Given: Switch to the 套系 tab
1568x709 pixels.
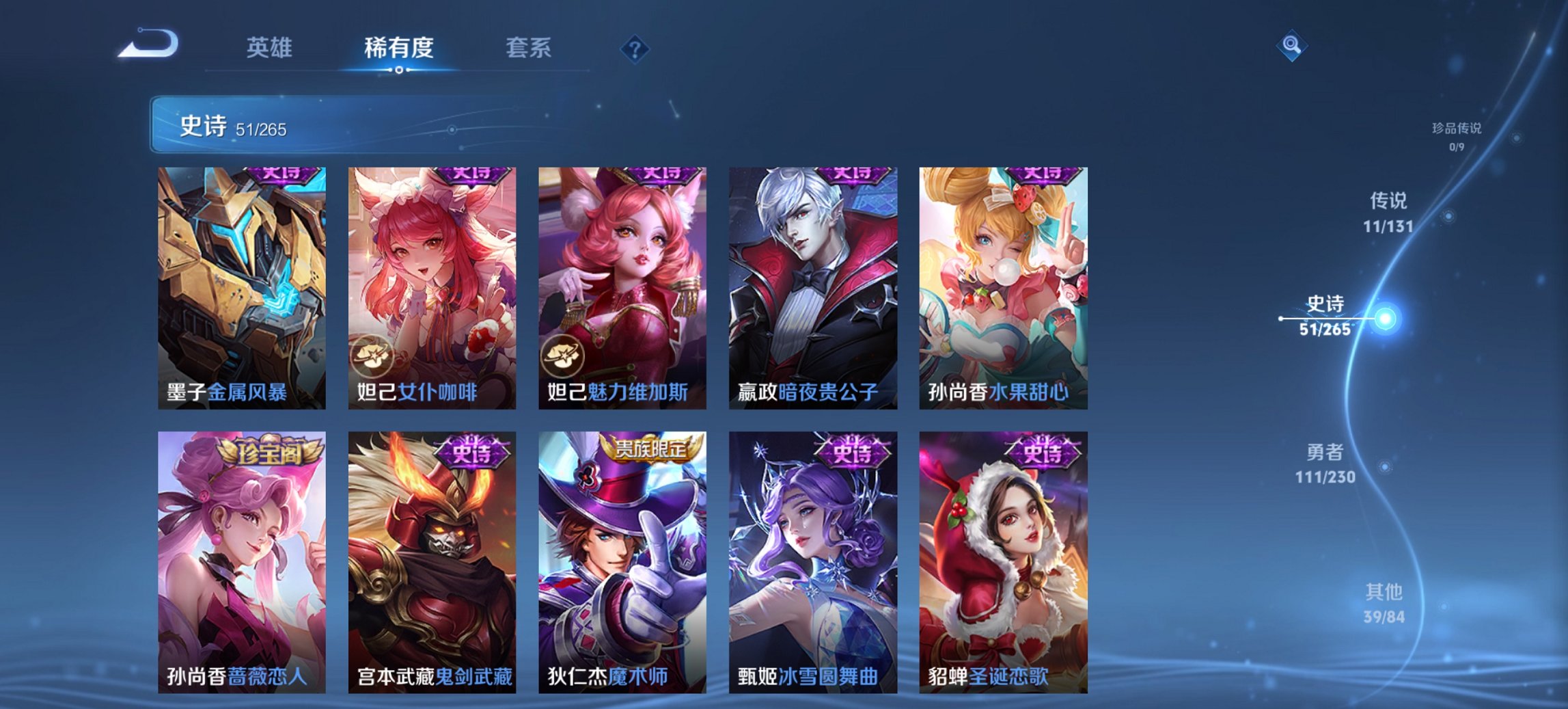Looking at the screenshot, I should tap(527, 47).
